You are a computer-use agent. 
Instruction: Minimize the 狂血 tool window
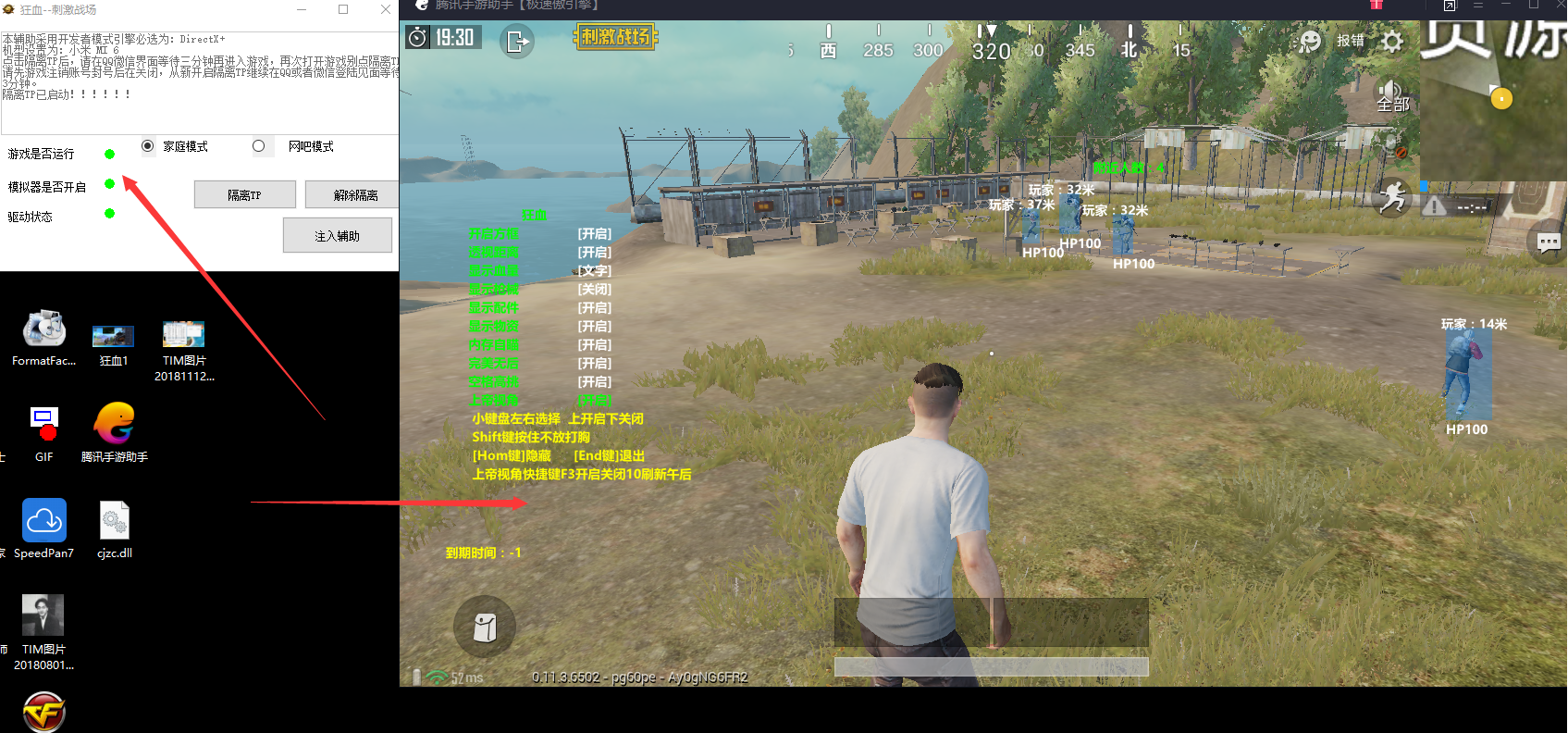302,9
